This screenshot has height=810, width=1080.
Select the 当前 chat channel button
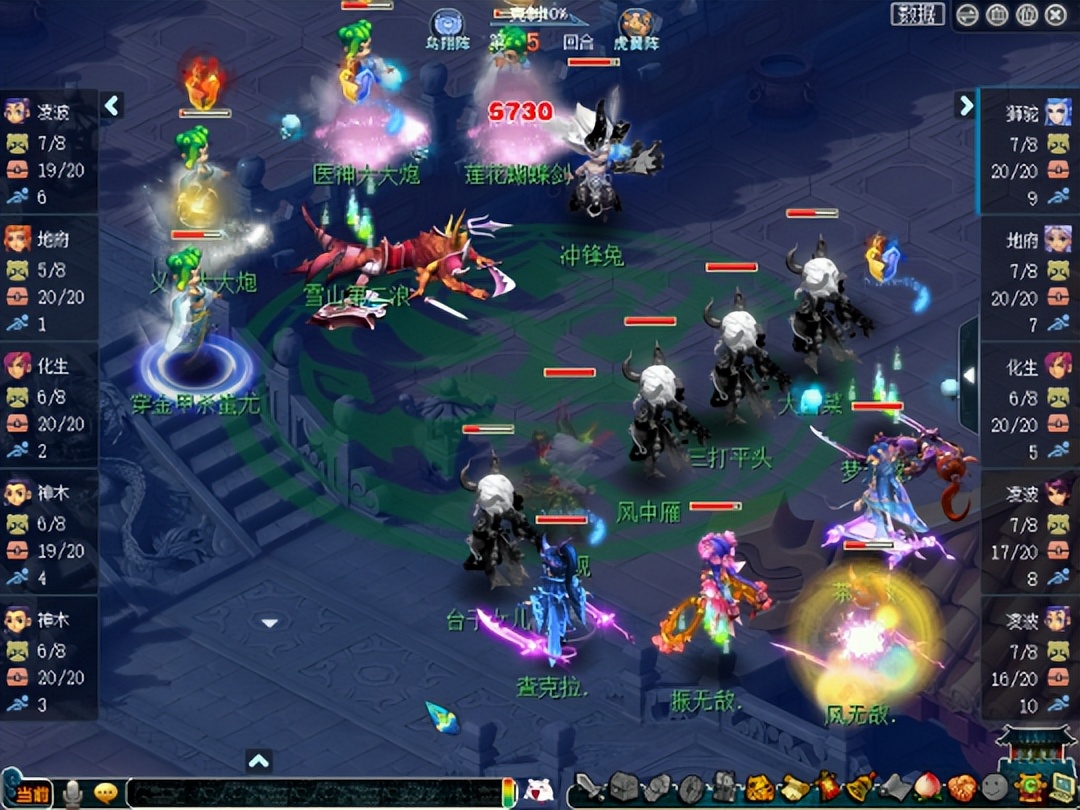[32, 792]
